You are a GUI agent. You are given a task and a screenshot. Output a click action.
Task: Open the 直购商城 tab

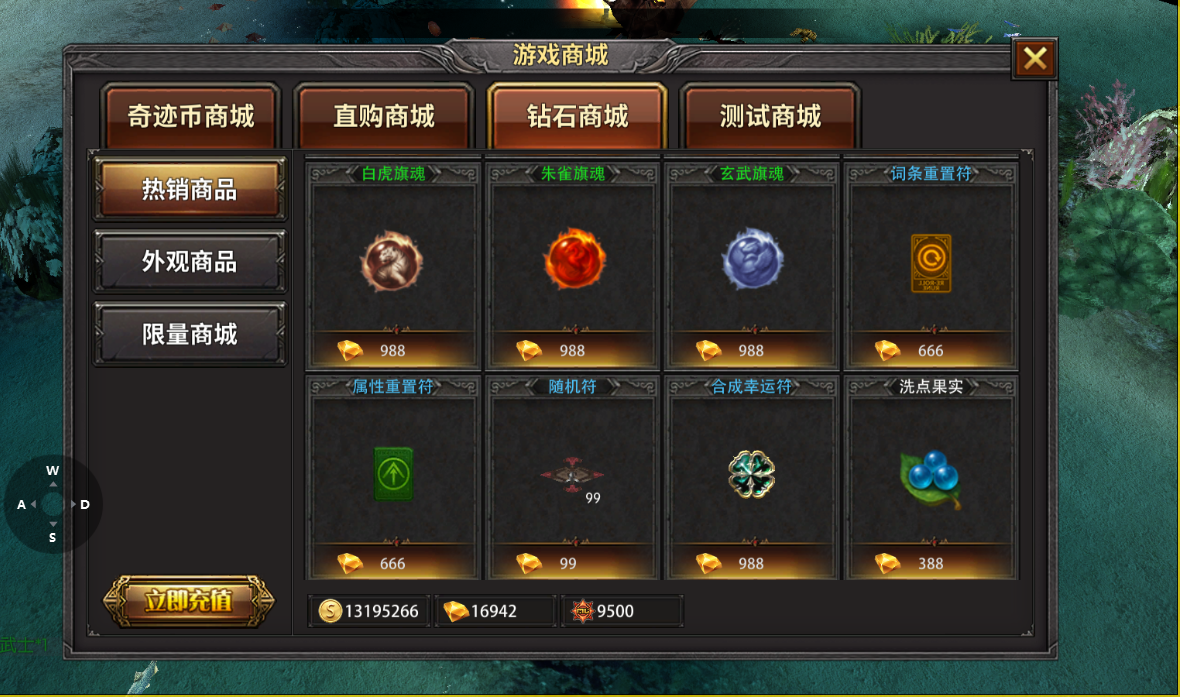point(384,116)
